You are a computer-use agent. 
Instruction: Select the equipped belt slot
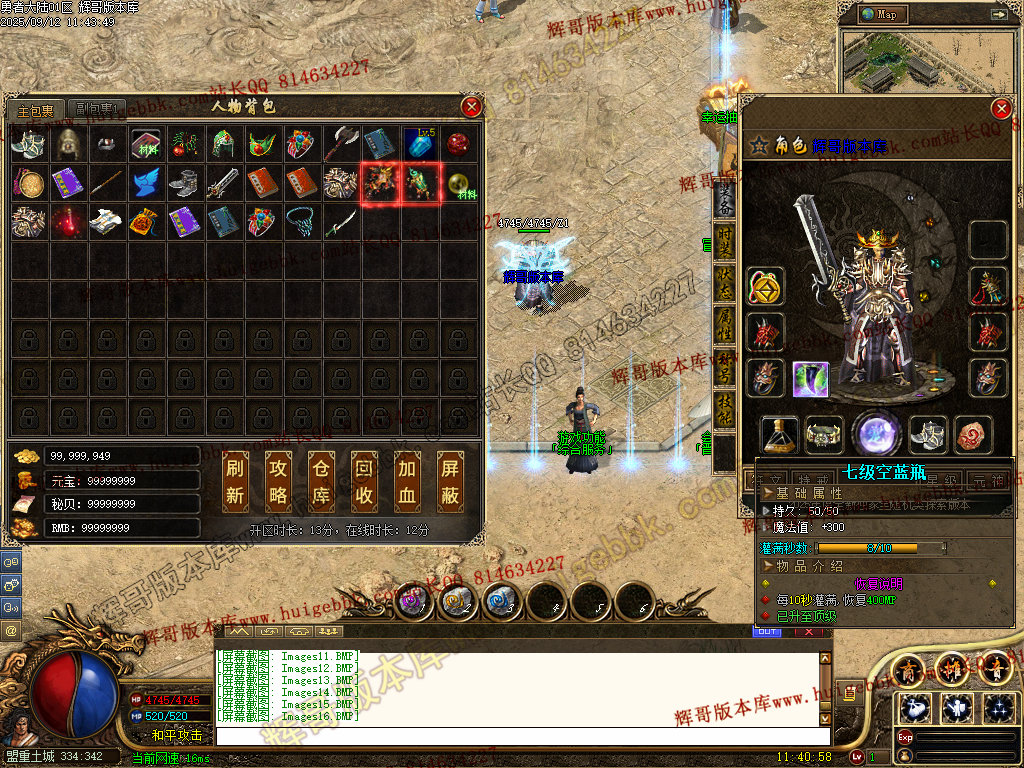(824, 434)
